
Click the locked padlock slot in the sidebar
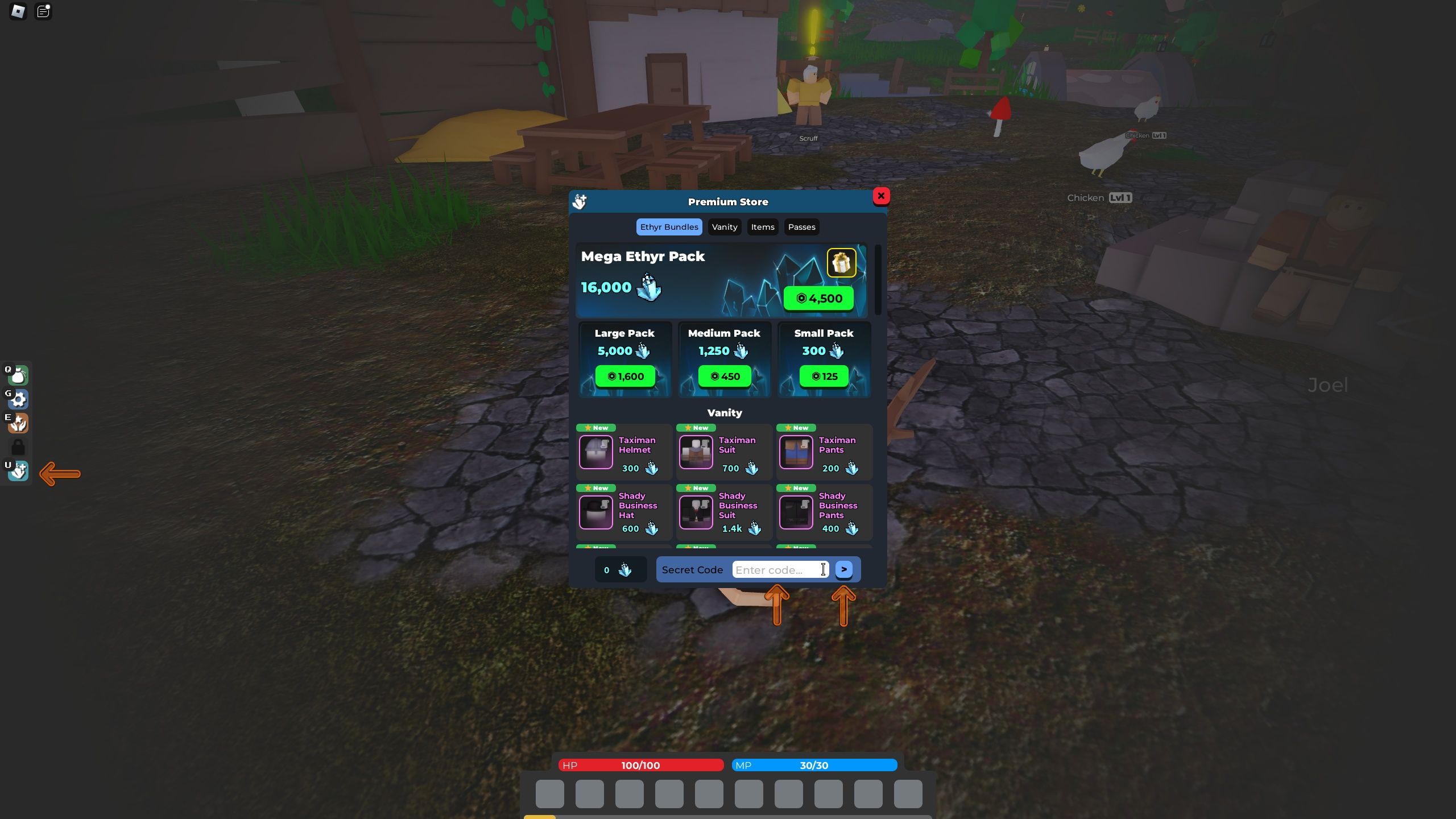[19, 448]
